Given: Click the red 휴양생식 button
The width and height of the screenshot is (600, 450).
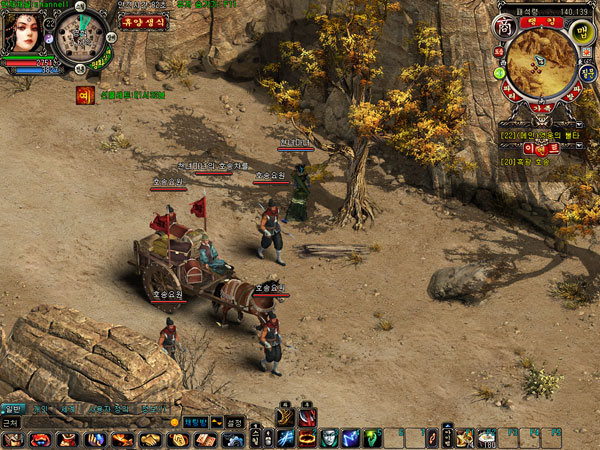Looking at the screenshot, I should click(x=144, y=22).
